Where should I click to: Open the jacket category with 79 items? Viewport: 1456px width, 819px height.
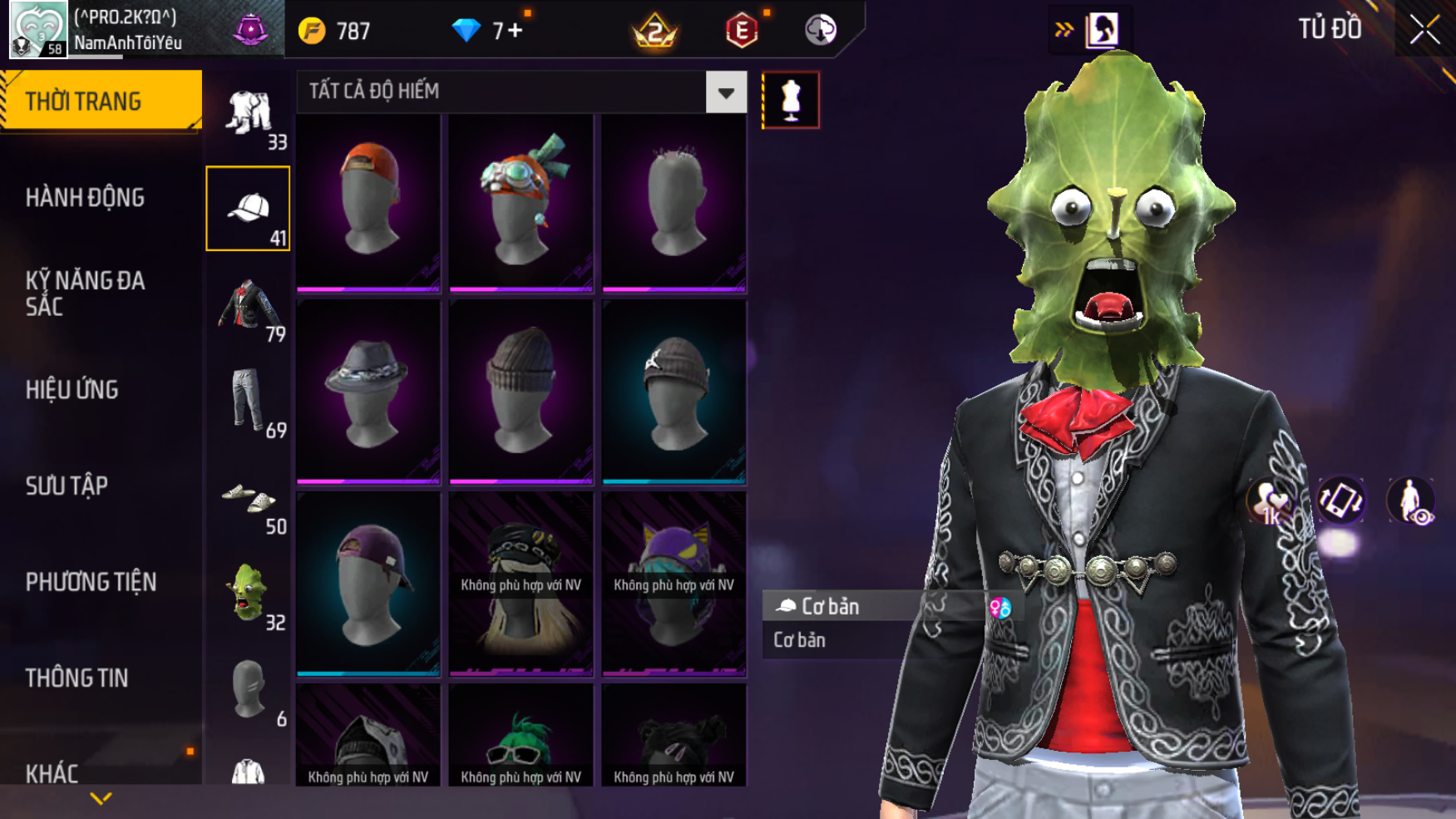(x=249, y=308)
